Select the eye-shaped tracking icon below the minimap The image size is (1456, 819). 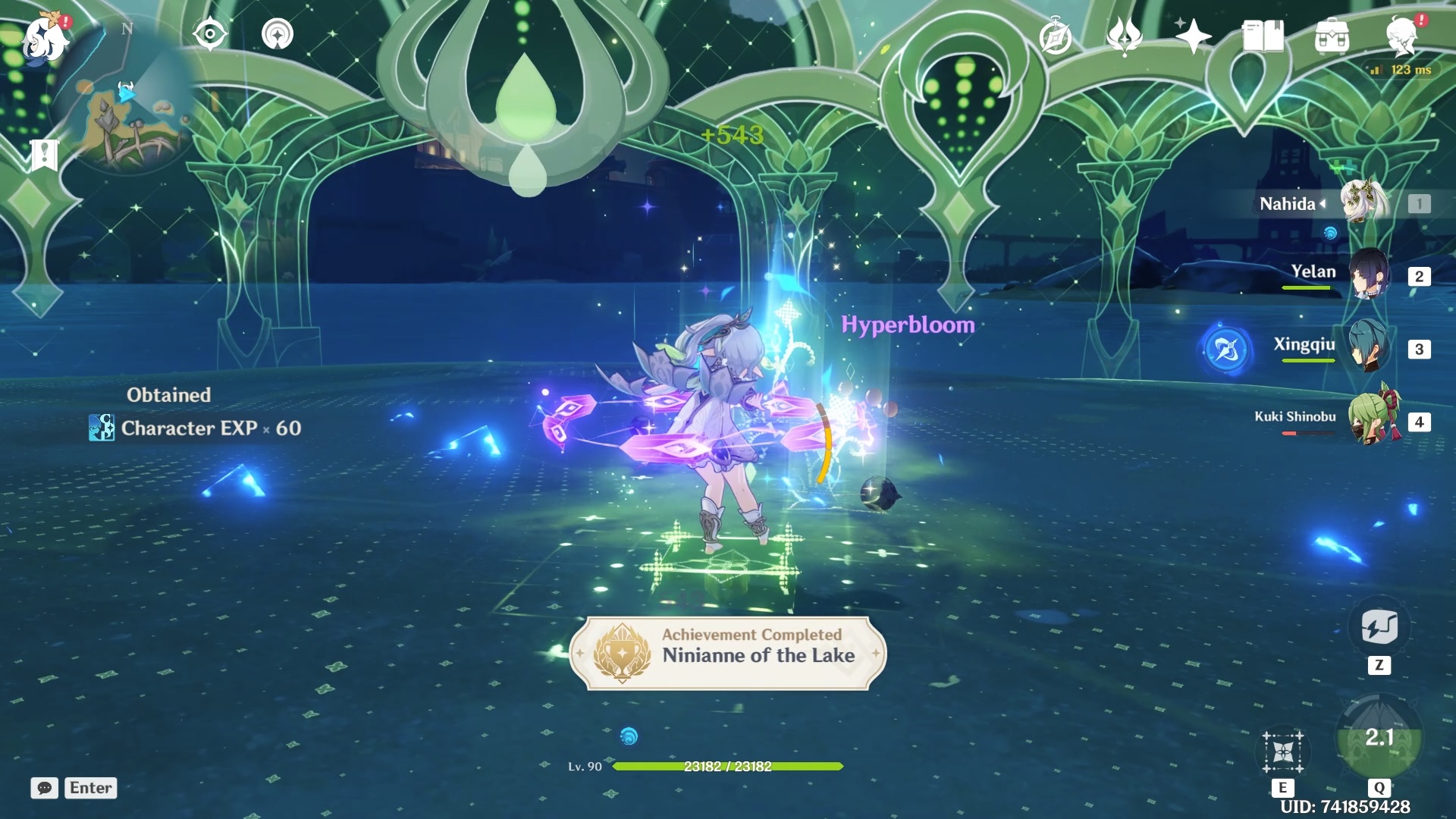(x=210, y=34)
